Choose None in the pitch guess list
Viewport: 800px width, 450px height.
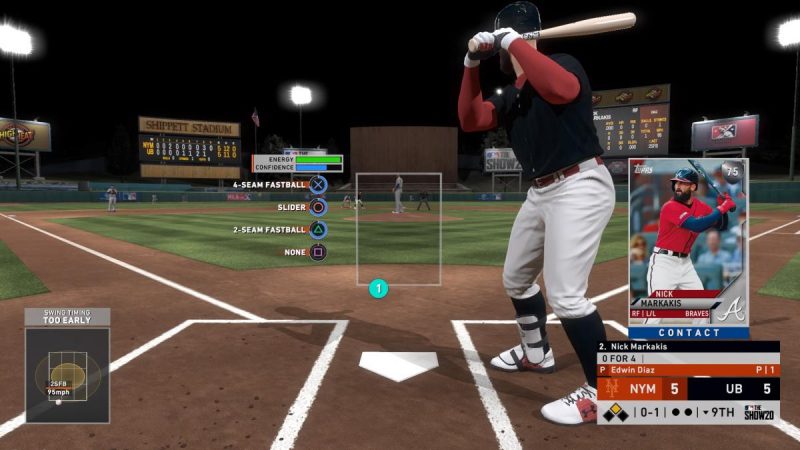pyautogui.click(x=318, y=252)
